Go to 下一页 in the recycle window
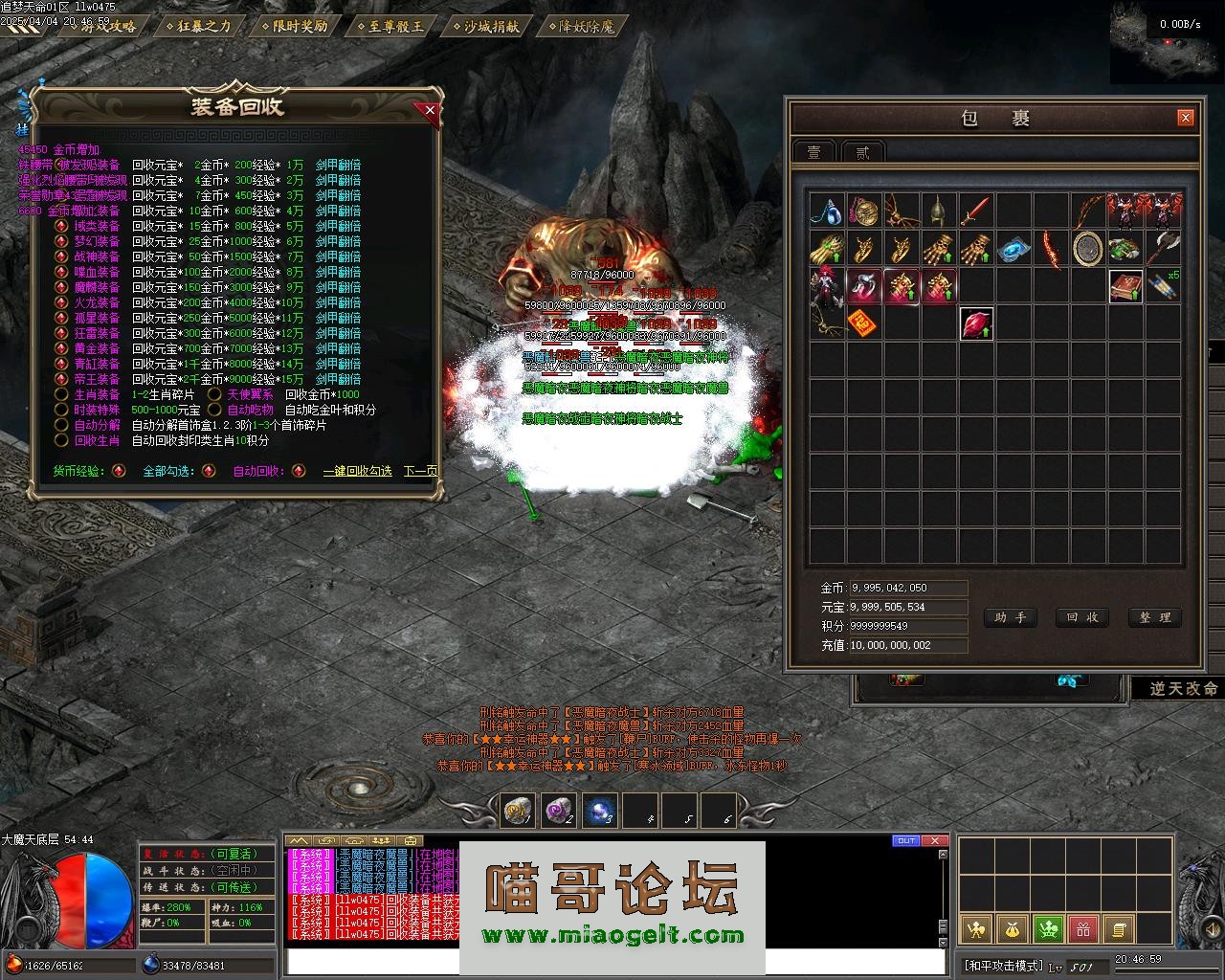Screen dimensions: 1225x980 pyautogui.click(x=420, y=471)
